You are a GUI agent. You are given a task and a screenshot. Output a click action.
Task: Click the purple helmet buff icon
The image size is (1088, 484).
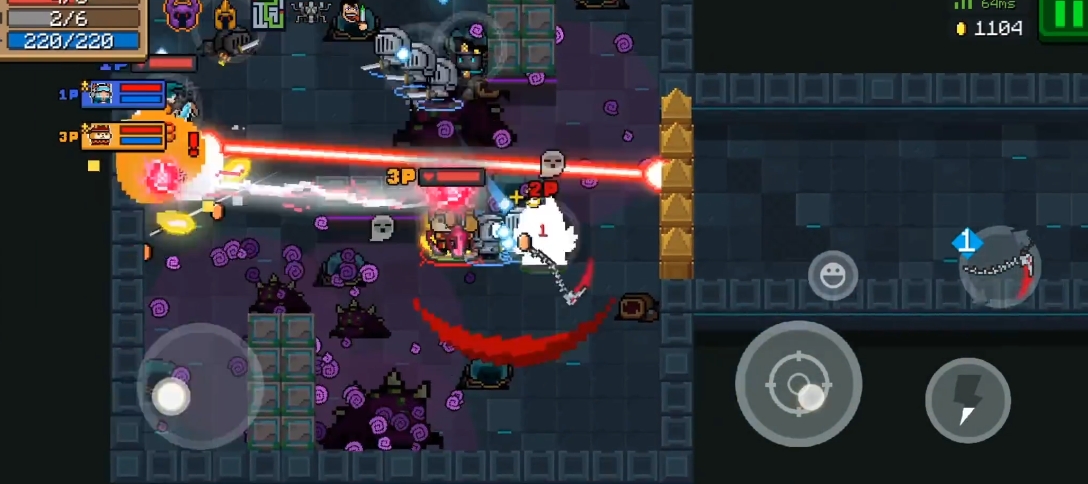183,14
